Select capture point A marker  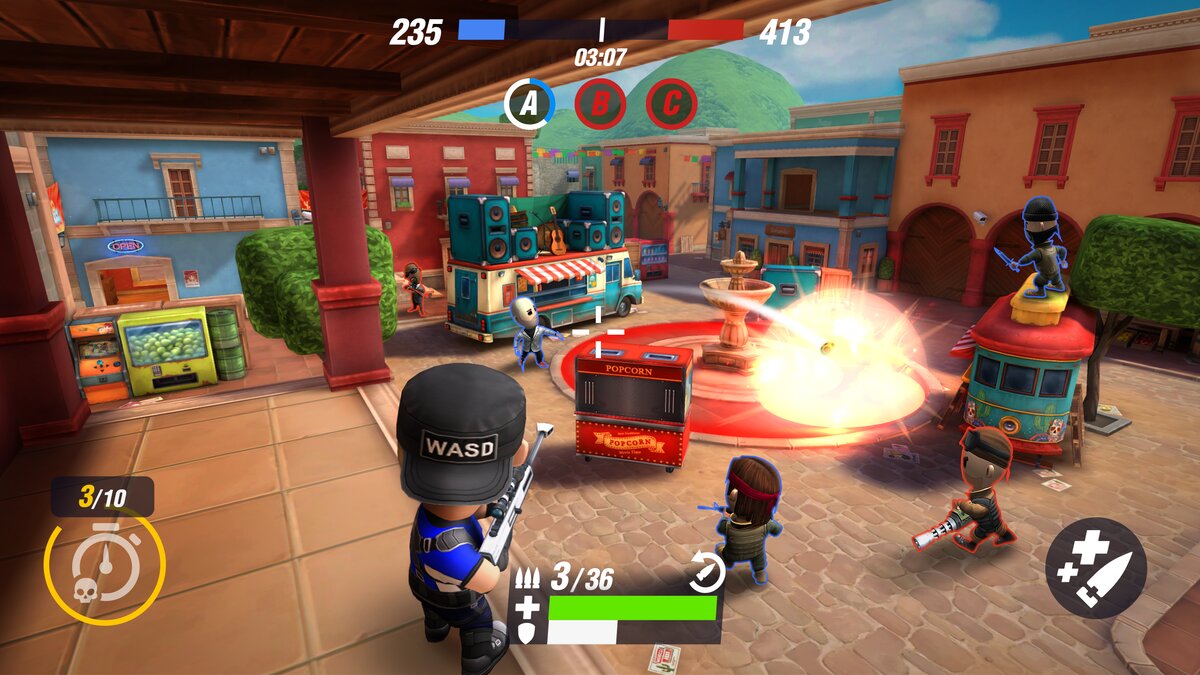[x=528, y=103]
